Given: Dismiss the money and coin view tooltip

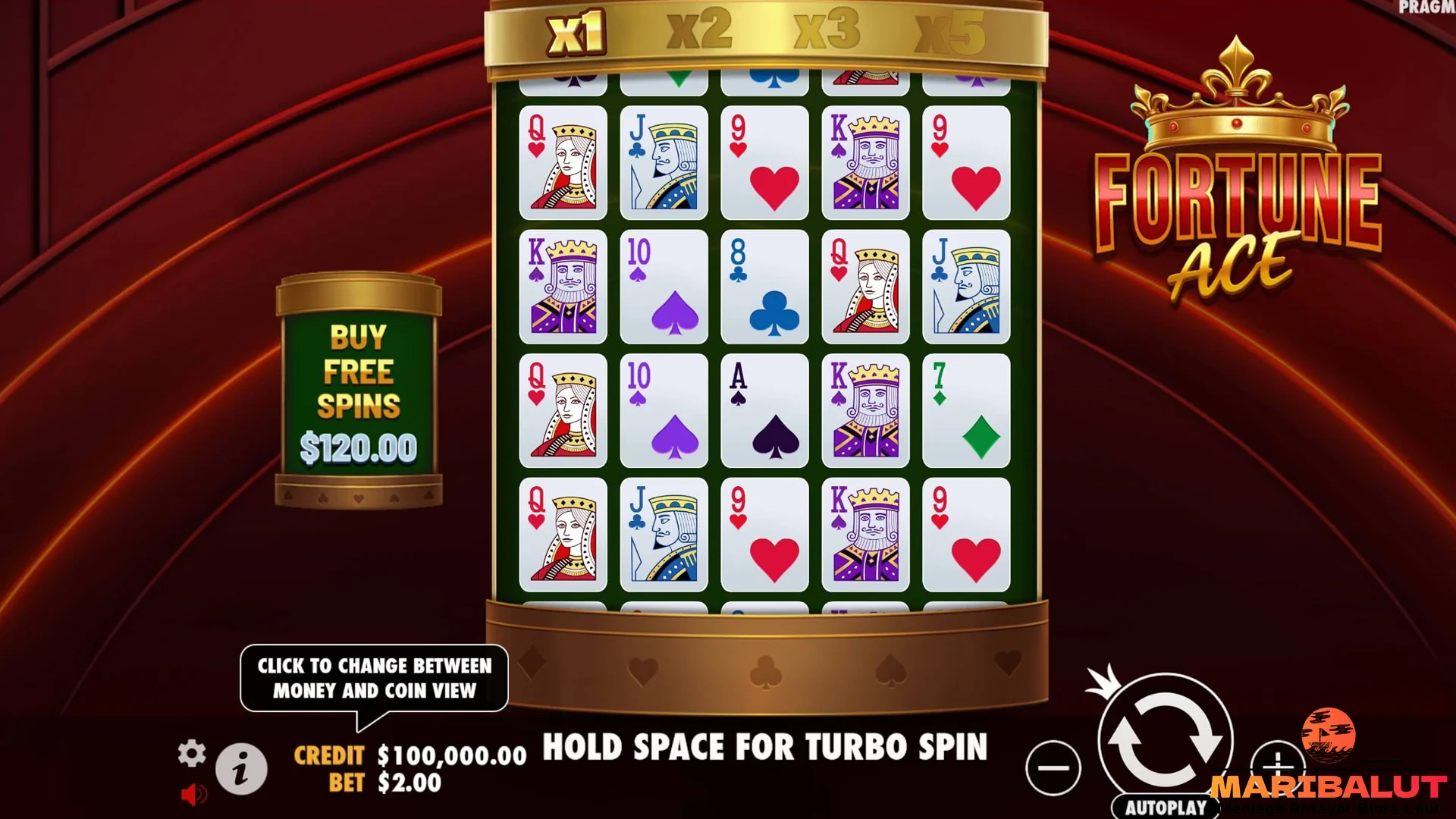Looking at the screenshot, I should point(375,679).
